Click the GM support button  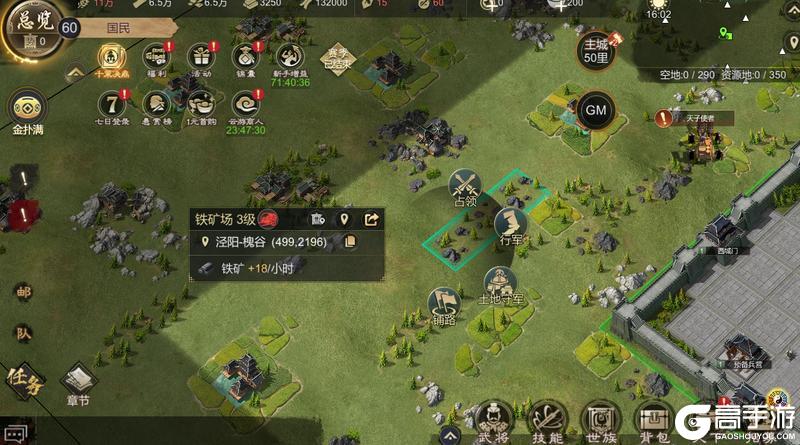[x=596, y=109]
